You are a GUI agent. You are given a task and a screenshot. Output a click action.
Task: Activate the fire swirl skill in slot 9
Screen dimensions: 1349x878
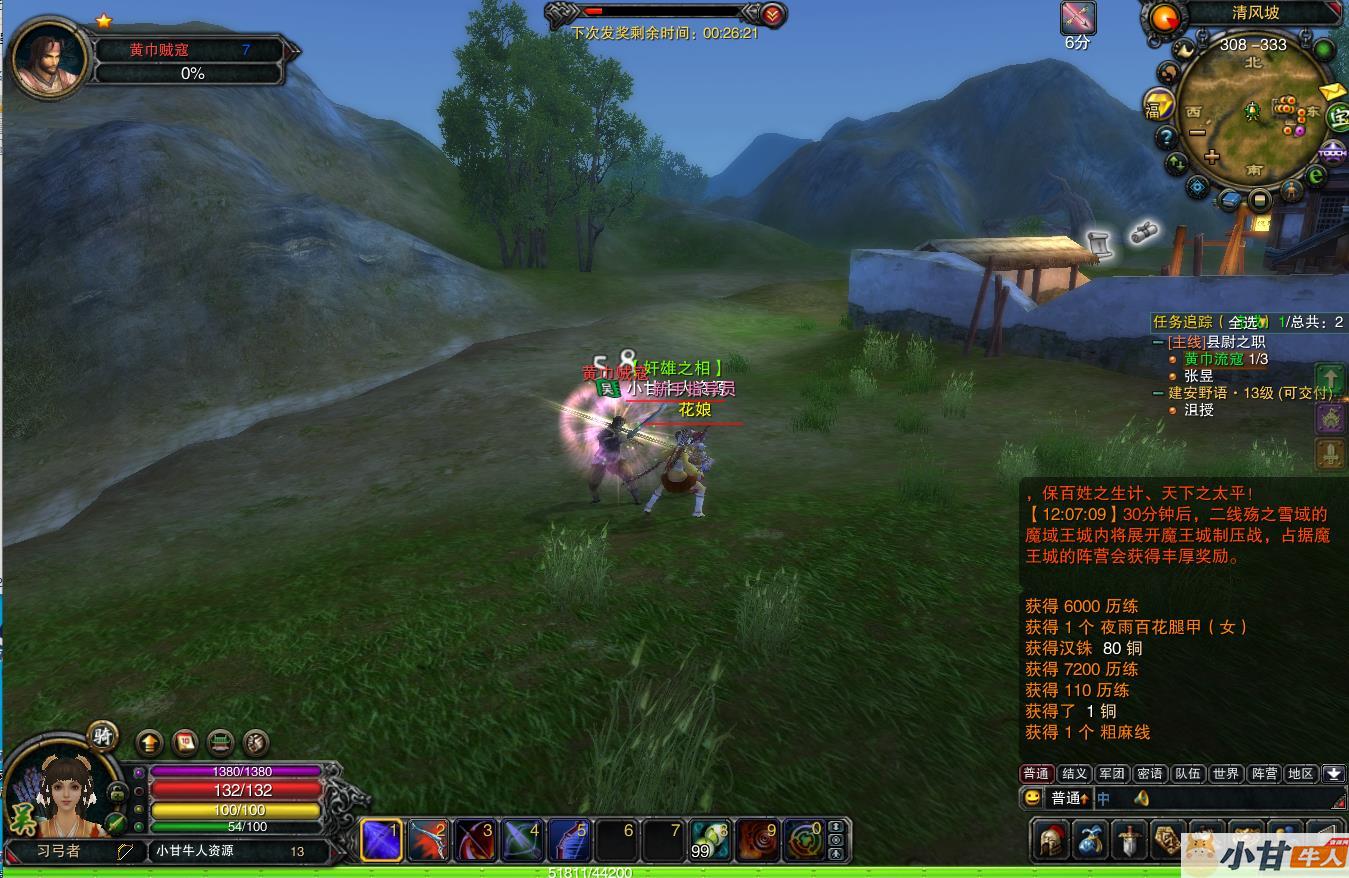tap(756, 840)
